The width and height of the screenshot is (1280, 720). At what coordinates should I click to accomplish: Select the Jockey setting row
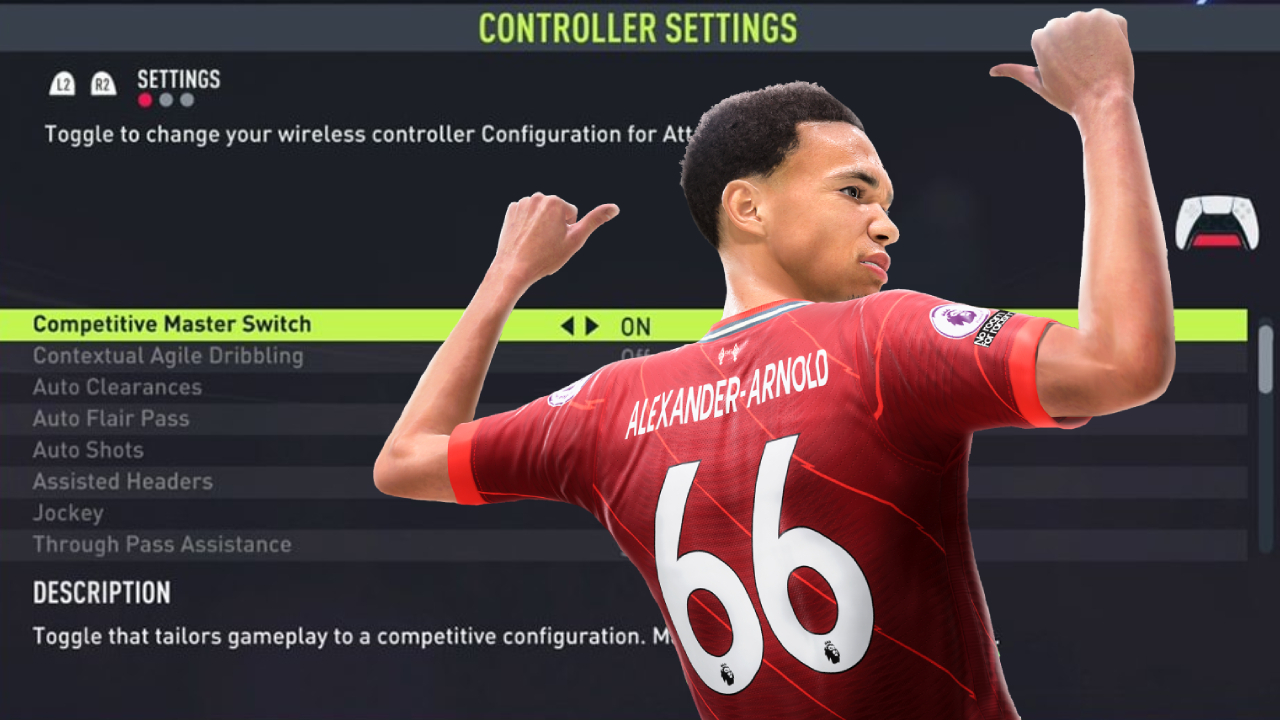pyautogui.click(x=68, y=513)
